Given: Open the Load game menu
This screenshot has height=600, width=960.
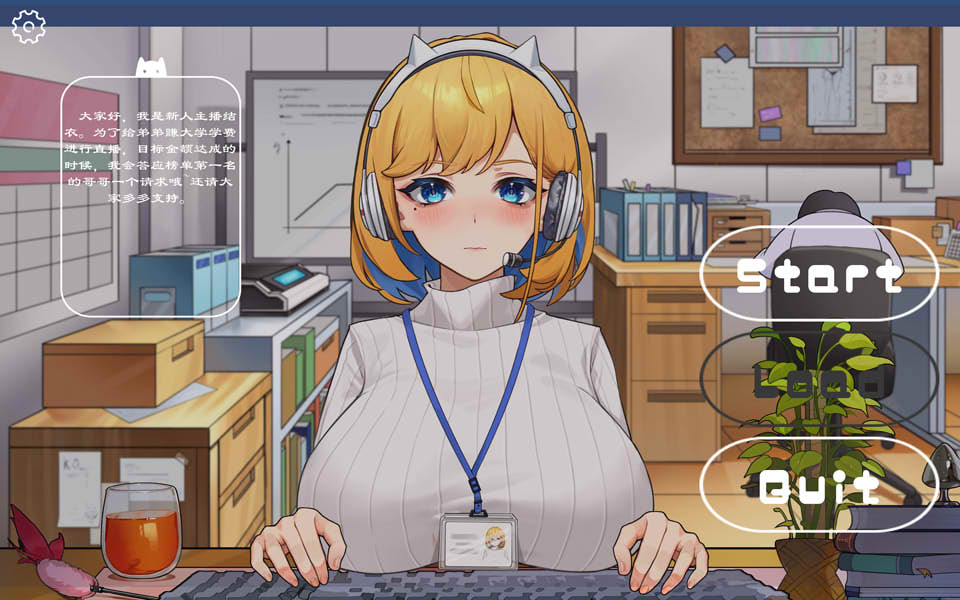Looking at the screenshot, I should pos(819,380).
